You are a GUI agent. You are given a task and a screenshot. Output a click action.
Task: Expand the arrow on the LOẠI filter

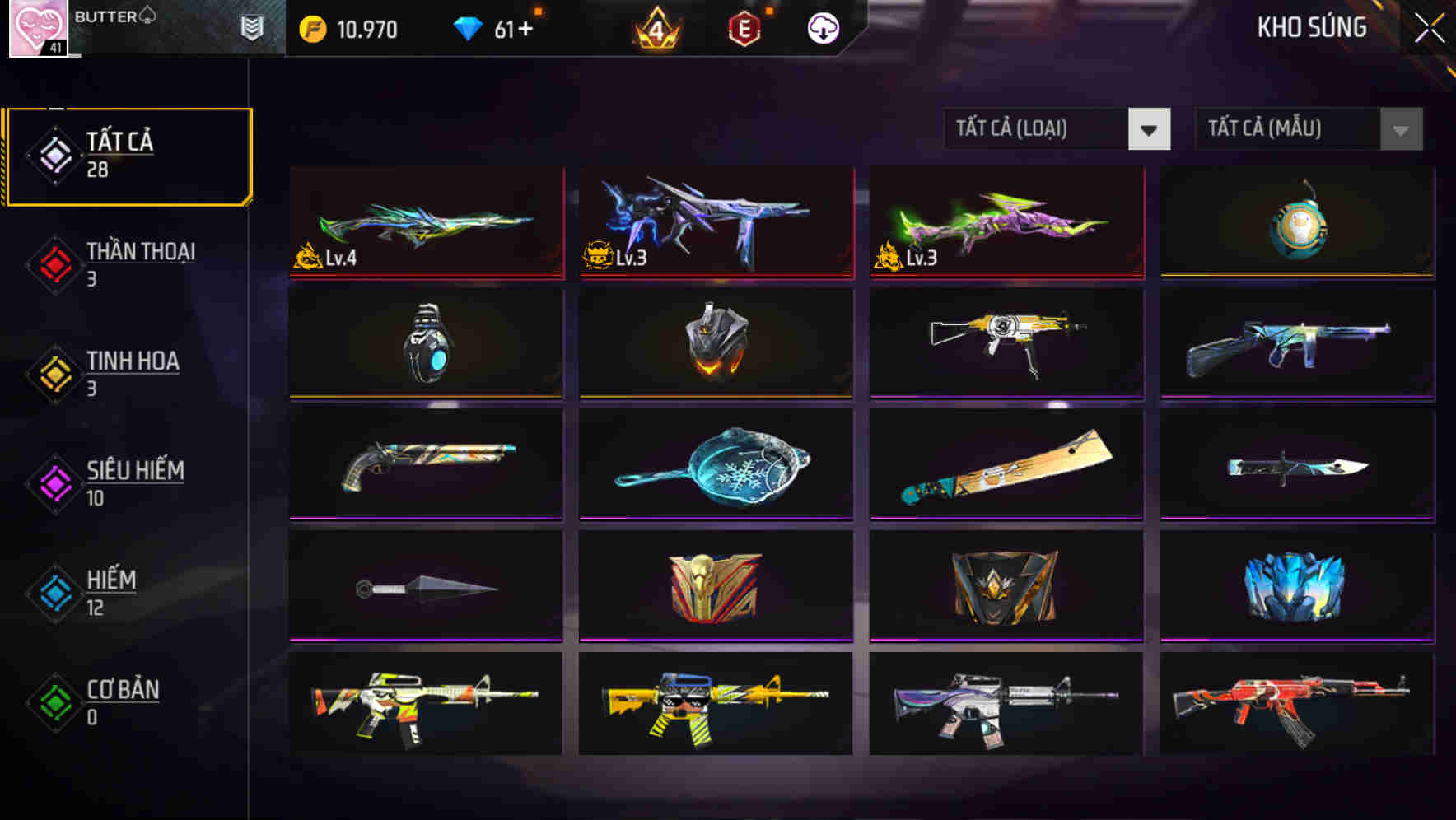(x=1150, y=129)
